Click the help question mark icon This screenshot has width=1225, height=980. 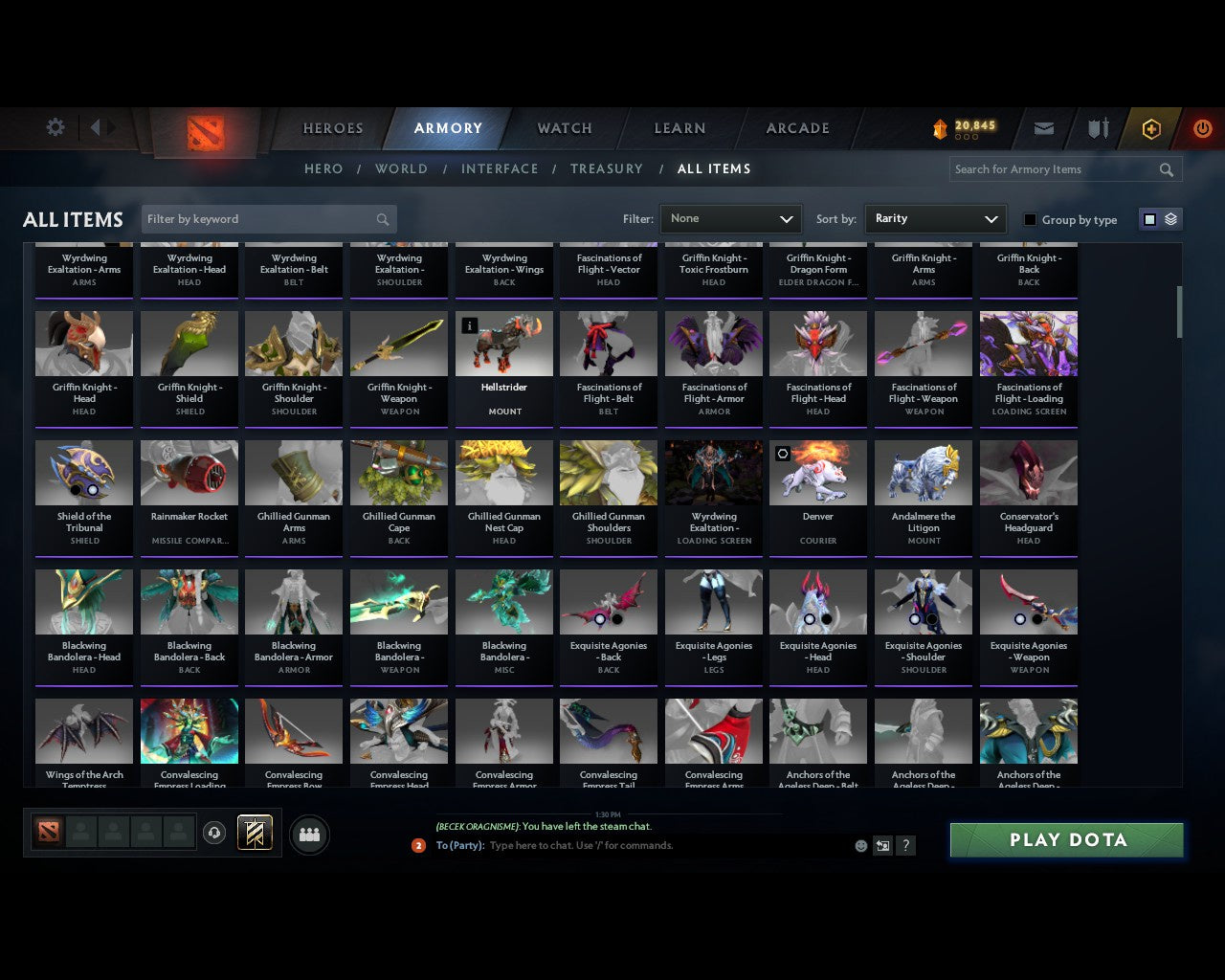click(905, 845)
